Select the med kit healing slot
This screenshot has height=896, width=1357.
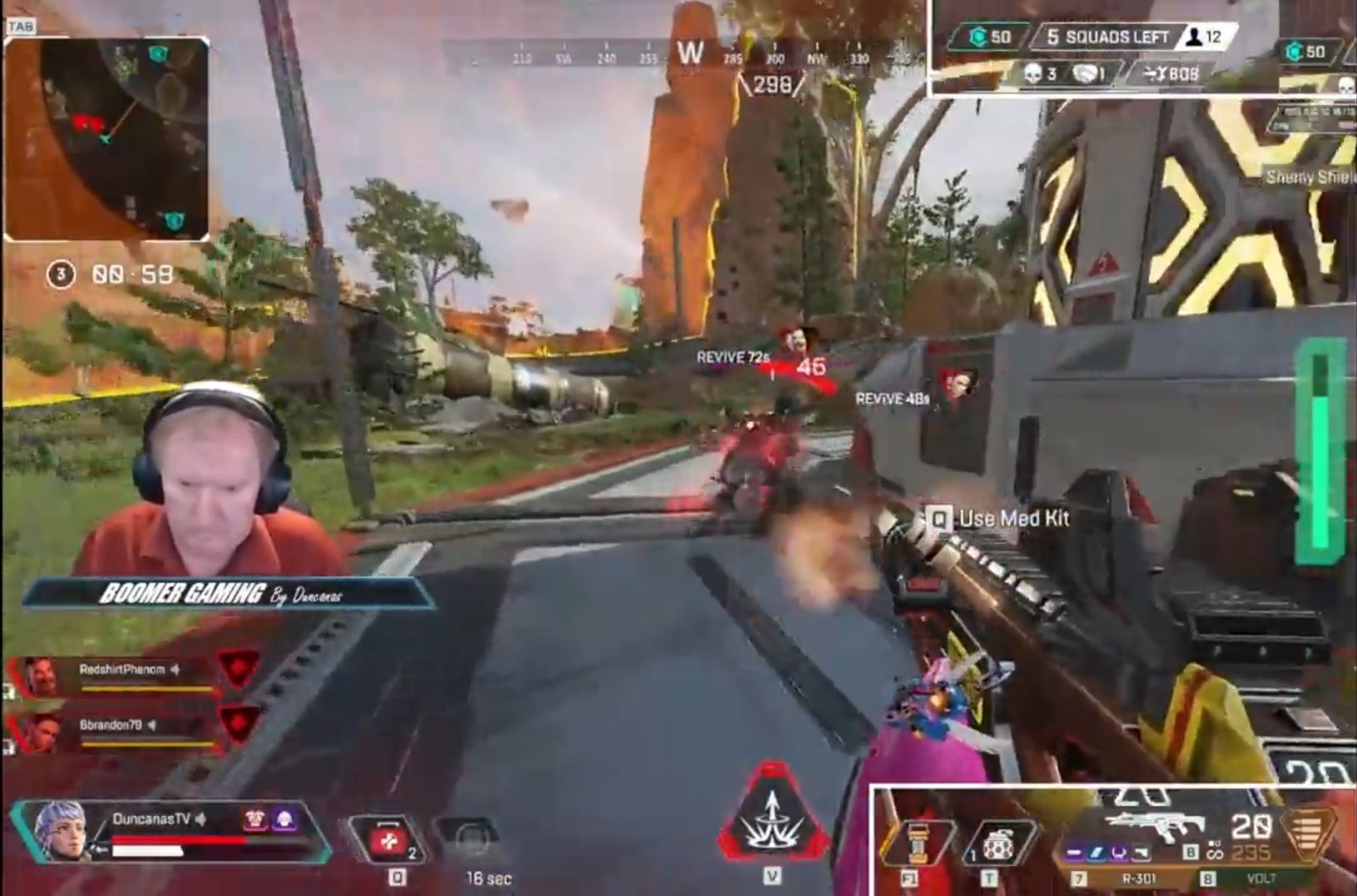tap(389, 840)
